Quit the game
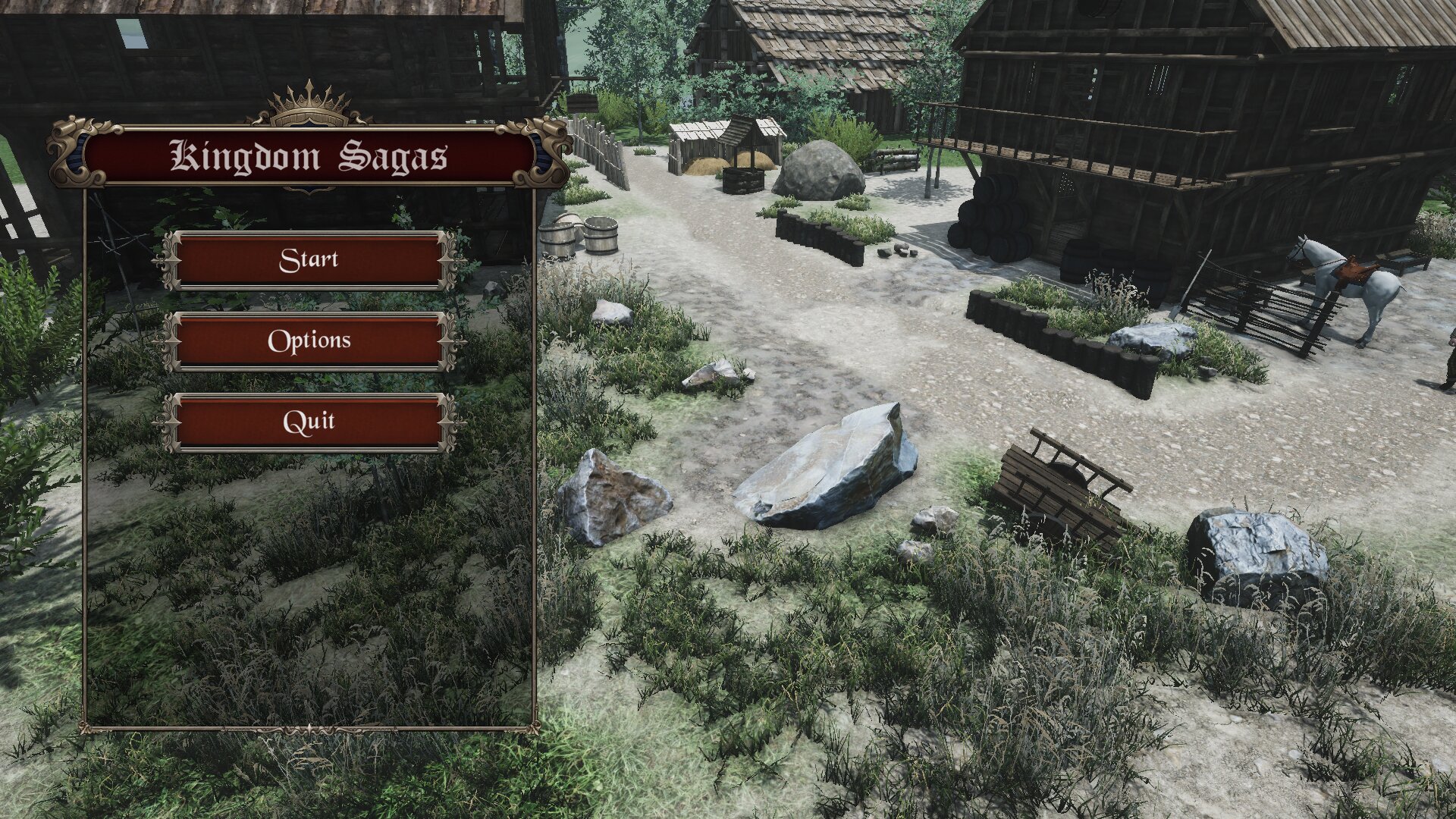 click(x=309, y=422)
